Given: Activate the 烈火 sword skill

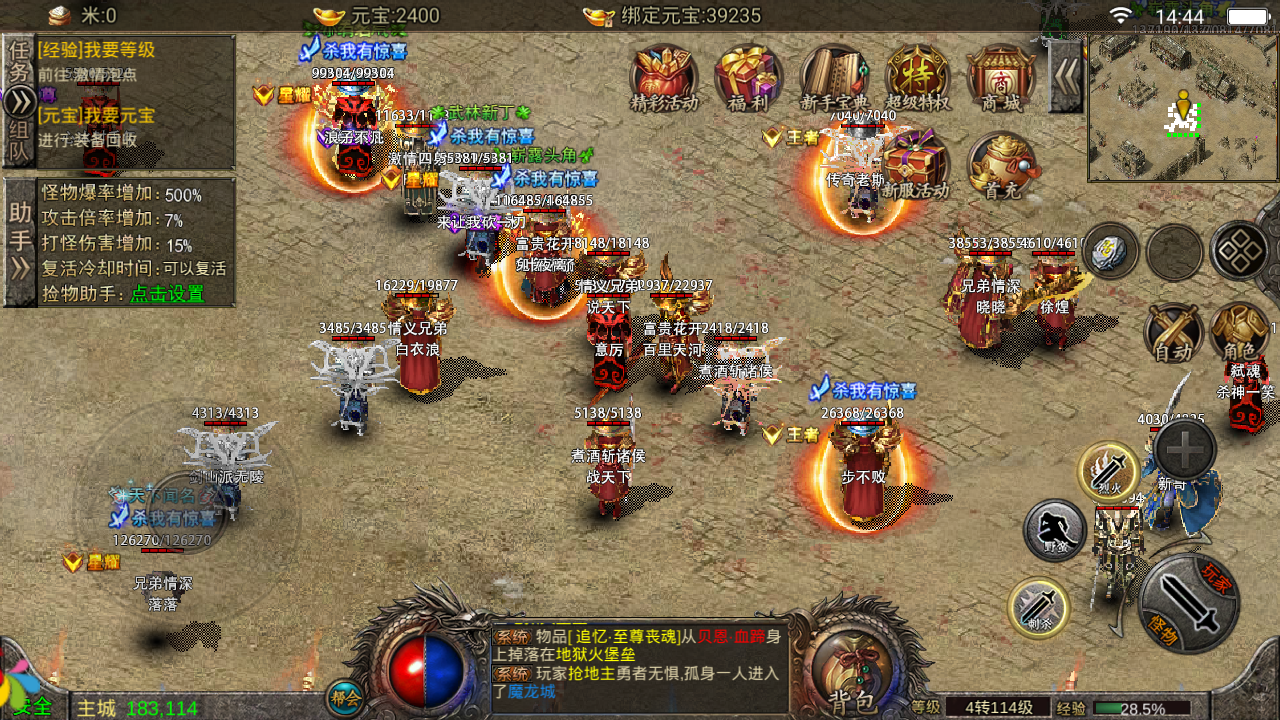Looking at the screenshot, I should pyautogui.click(x=1107, y=471).
